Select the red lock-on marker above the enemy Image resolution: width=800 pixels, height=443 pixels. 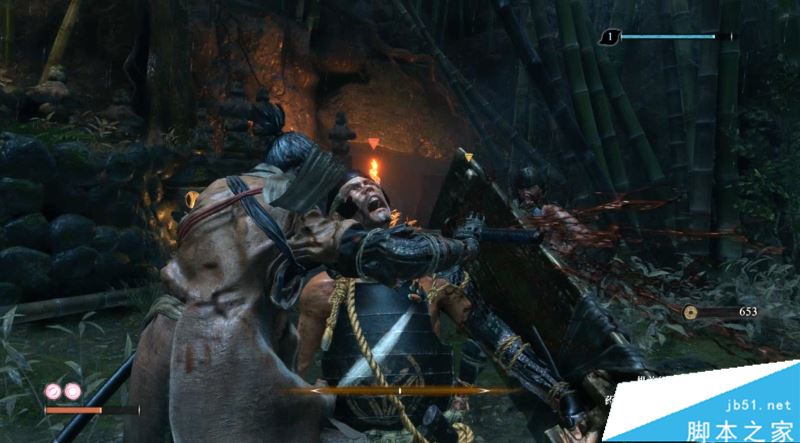pos(374,145)
